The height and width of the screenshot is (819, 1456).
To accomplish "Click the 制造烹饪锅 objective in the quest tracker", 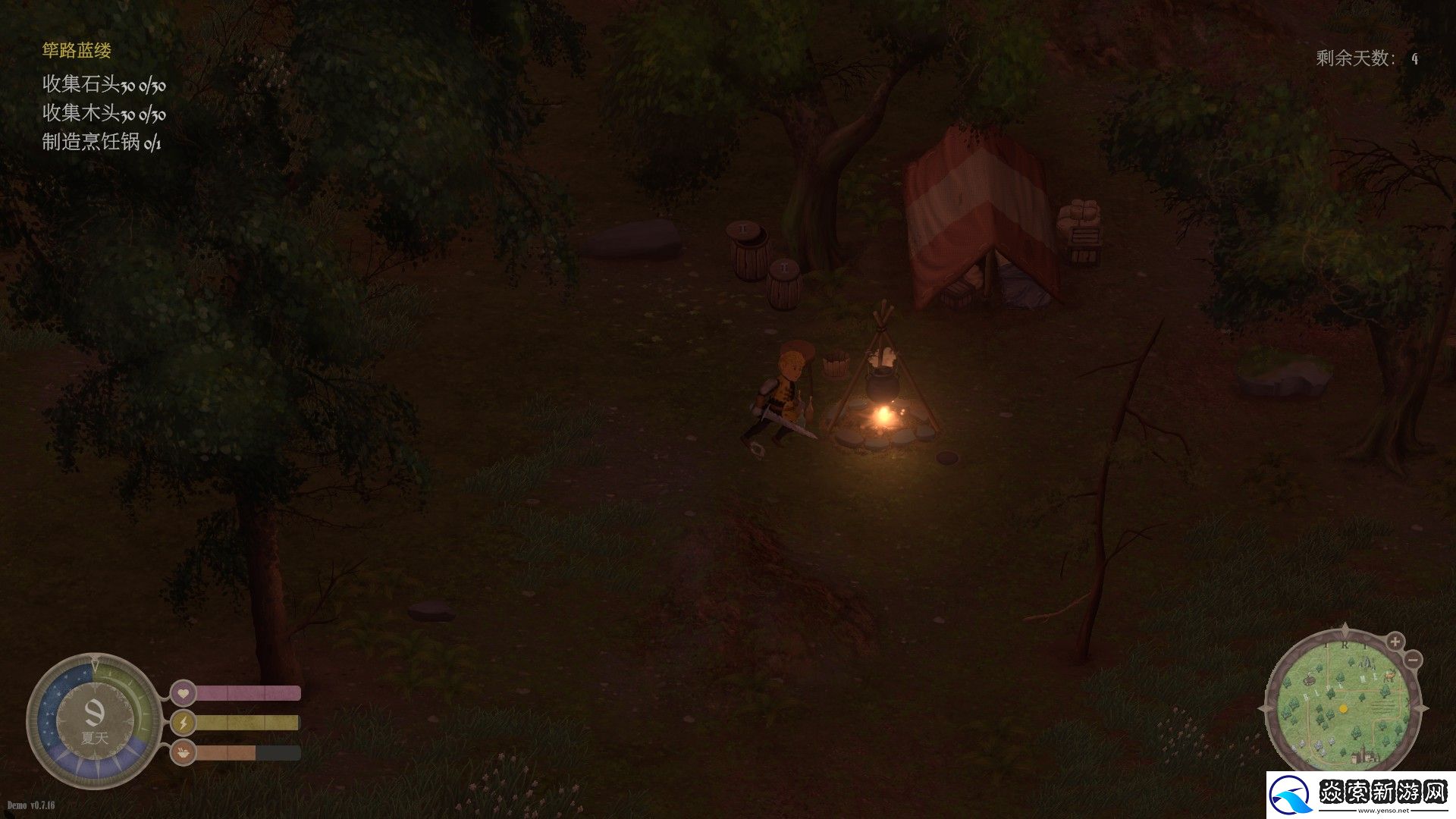I will [102, 142].
